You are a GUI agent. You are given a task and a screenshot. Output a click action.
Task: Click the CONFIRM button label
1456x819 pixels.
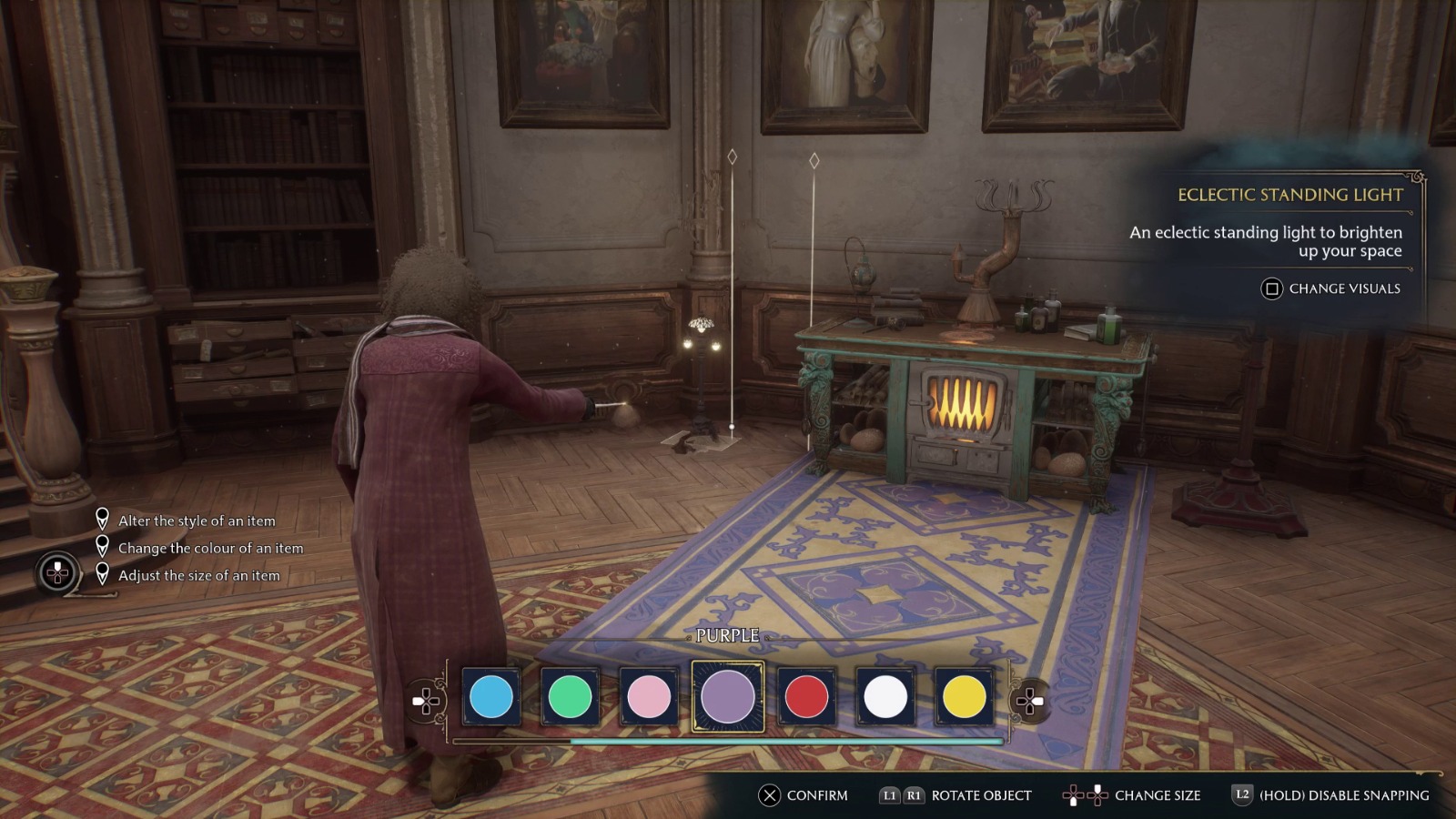coord(818,794)
